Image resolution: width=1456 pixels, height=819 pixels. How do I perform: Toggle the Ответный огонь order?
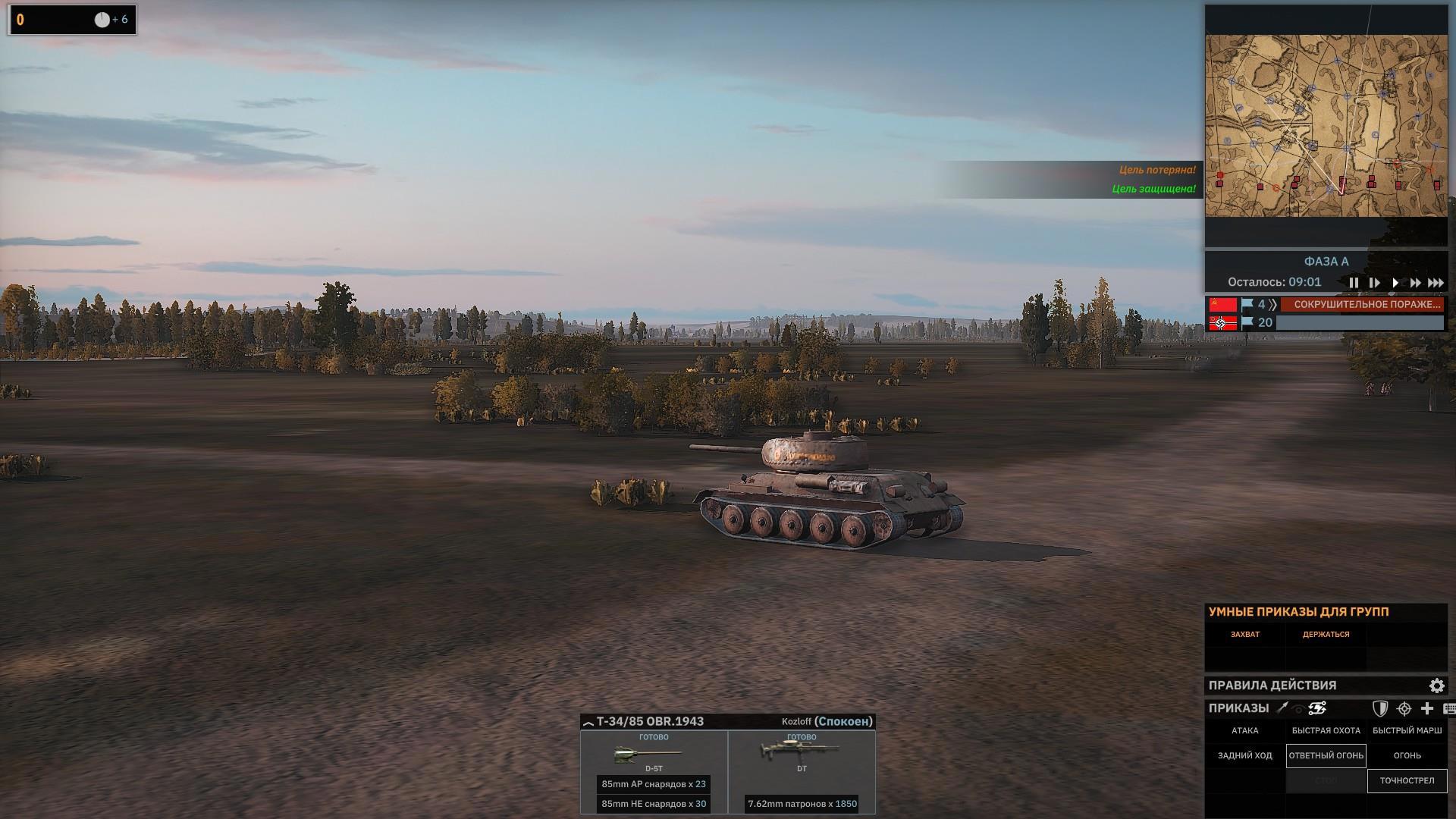(x=1326, y=756)
